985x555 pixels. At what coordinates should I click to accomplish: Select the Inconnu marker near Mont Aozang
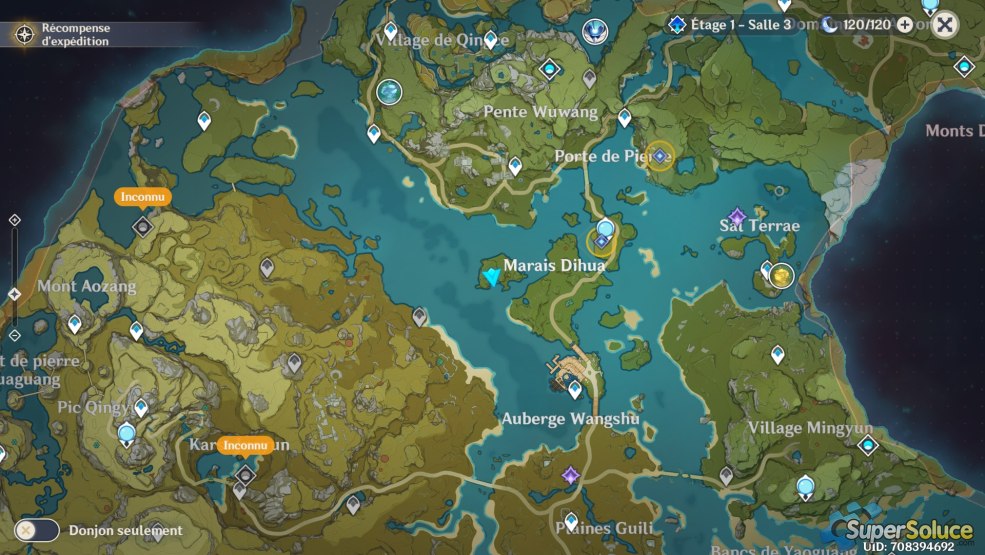click(x=142, y=226)
